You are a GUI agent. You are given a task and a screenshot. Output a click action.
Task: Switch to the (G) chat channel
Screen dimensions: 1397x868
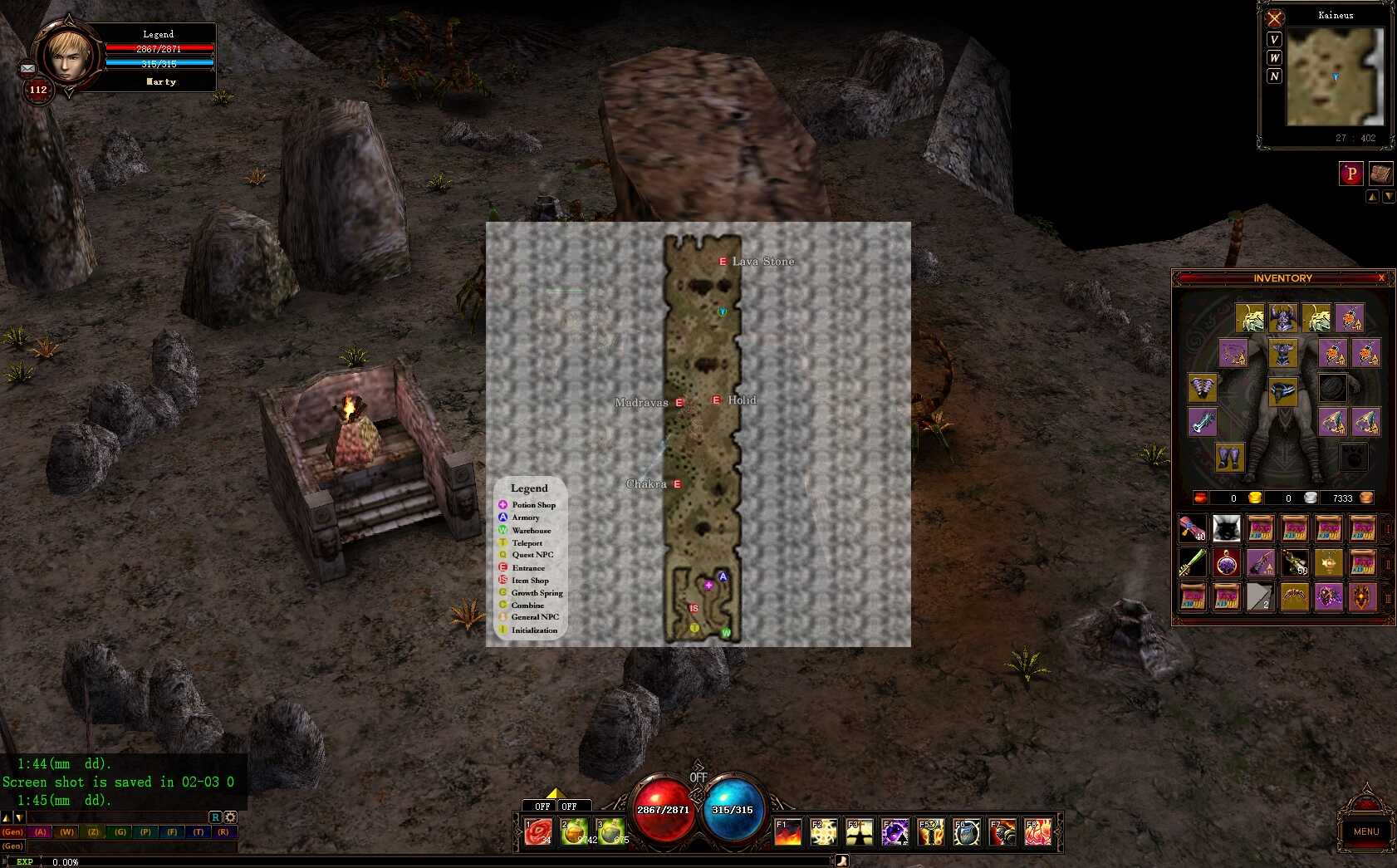[x=120, y=831]
